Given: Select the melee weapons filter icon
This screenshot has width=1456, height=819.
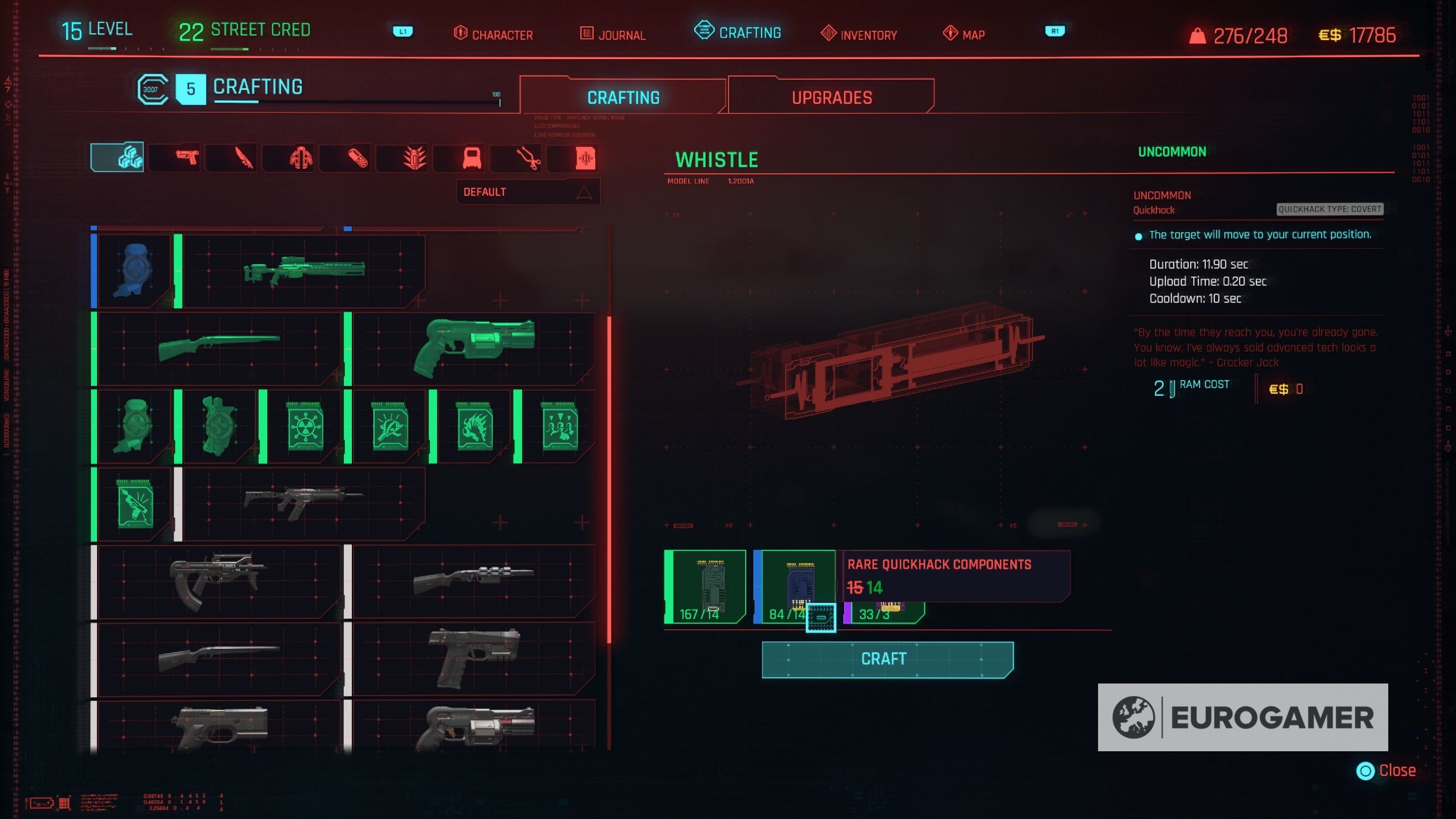Looking at the screenshot, I should click(232, 158).
